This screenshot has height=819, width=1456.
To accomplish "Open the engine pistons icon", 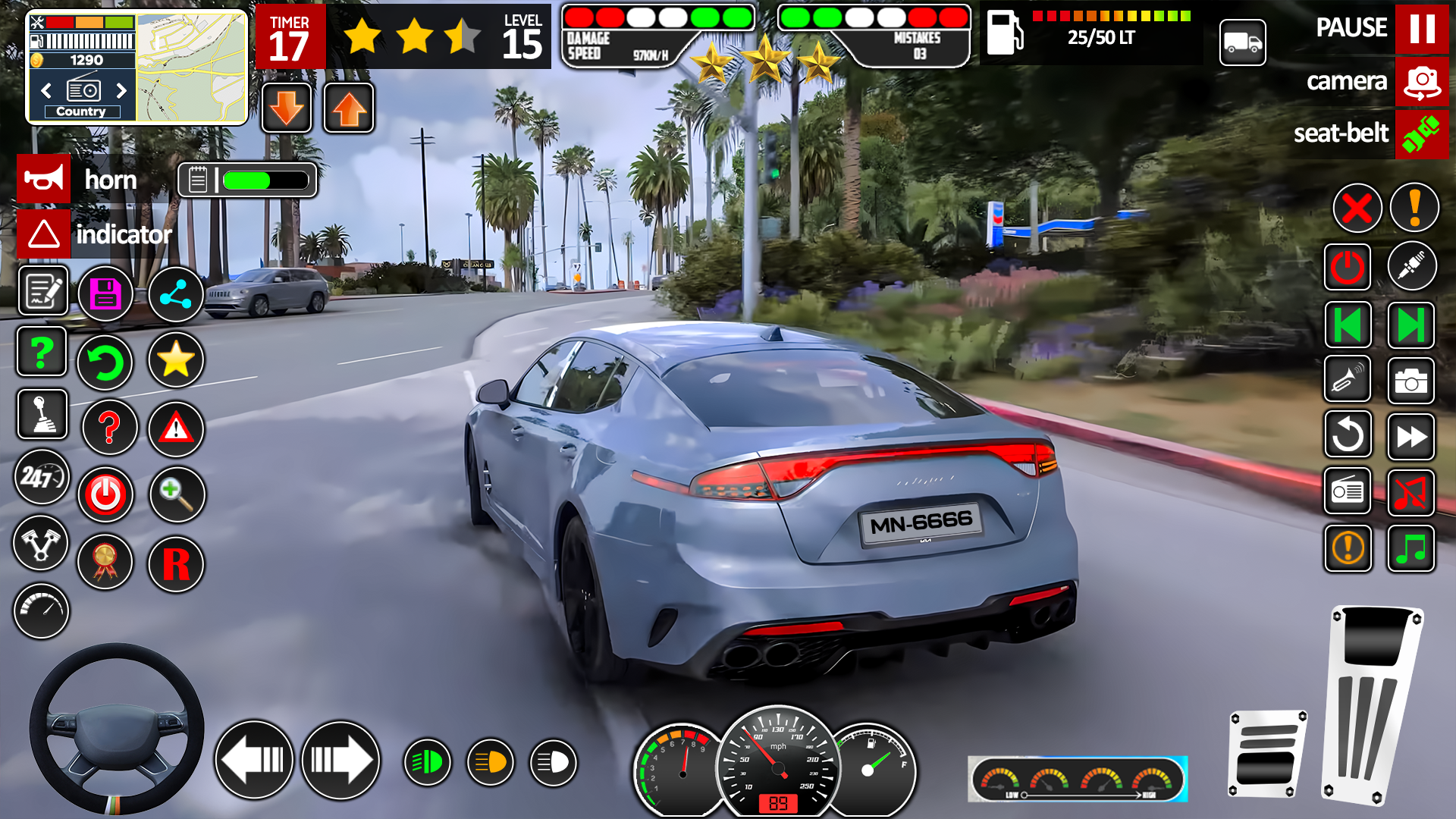I will [x=42, y=544].
